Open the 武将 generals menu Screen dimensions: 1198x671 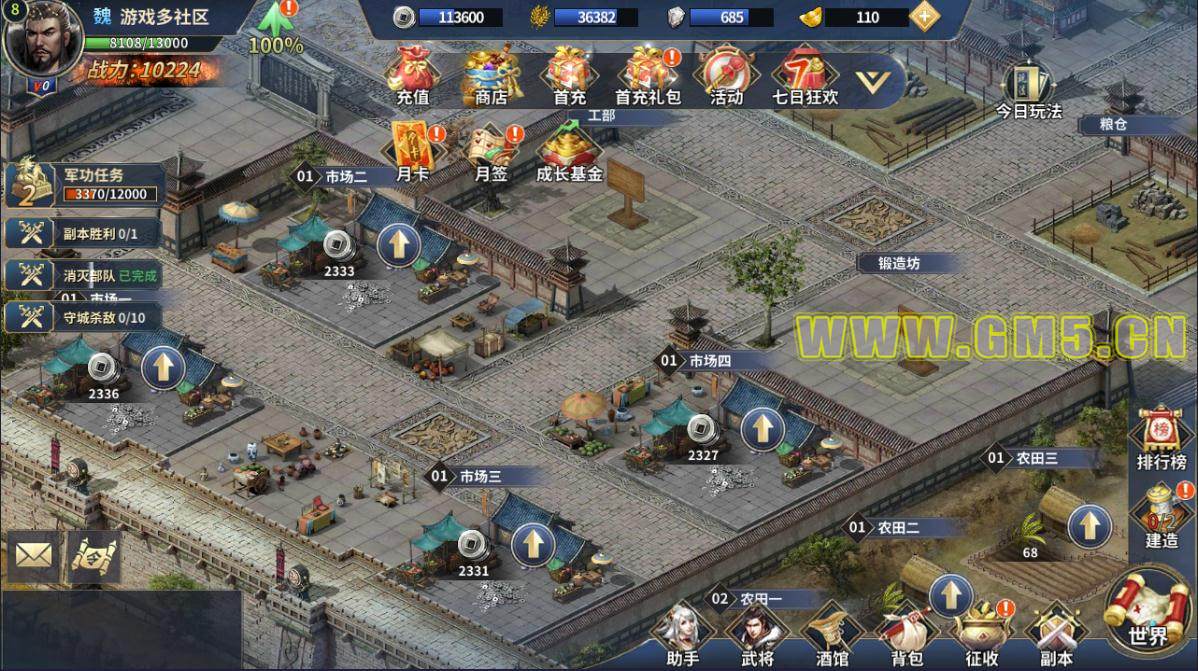(757, 635)
